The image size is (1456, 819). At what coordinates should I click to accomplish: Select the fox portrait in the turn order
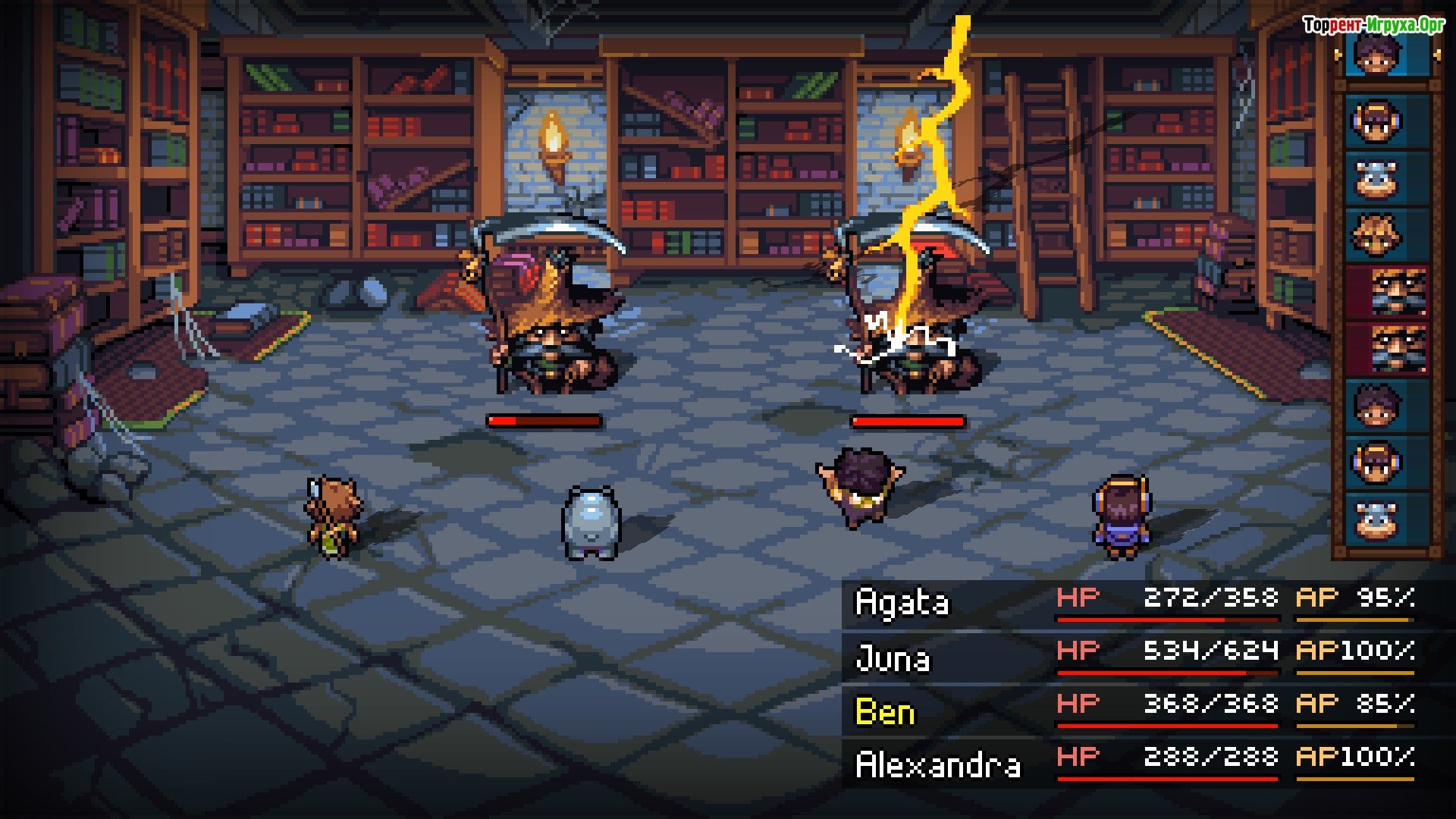[1377, 235]
